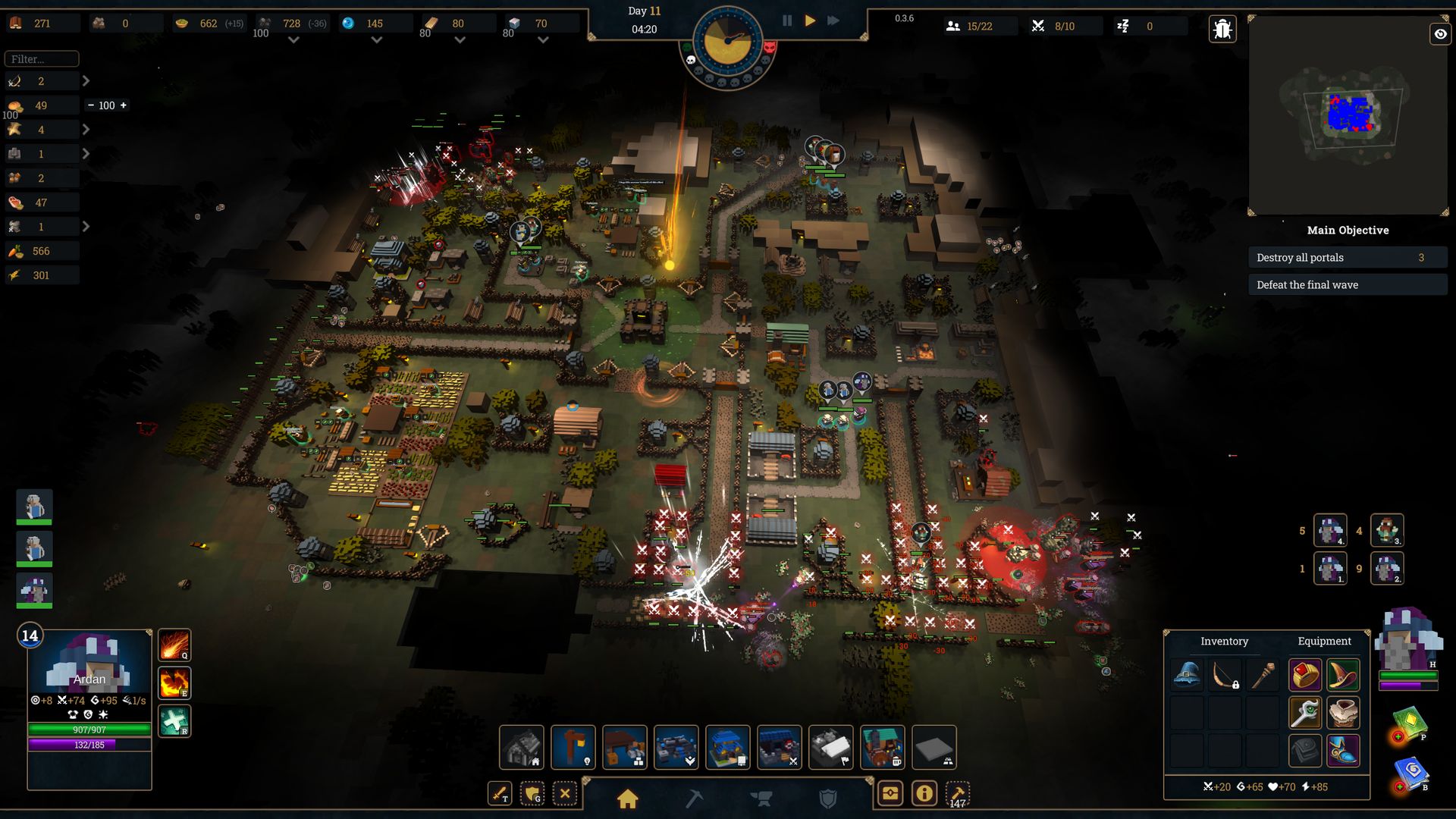The width and height of the screenshot is (1456, 819).
Task: Open the anvil crafting category tab
Action: 761,799
